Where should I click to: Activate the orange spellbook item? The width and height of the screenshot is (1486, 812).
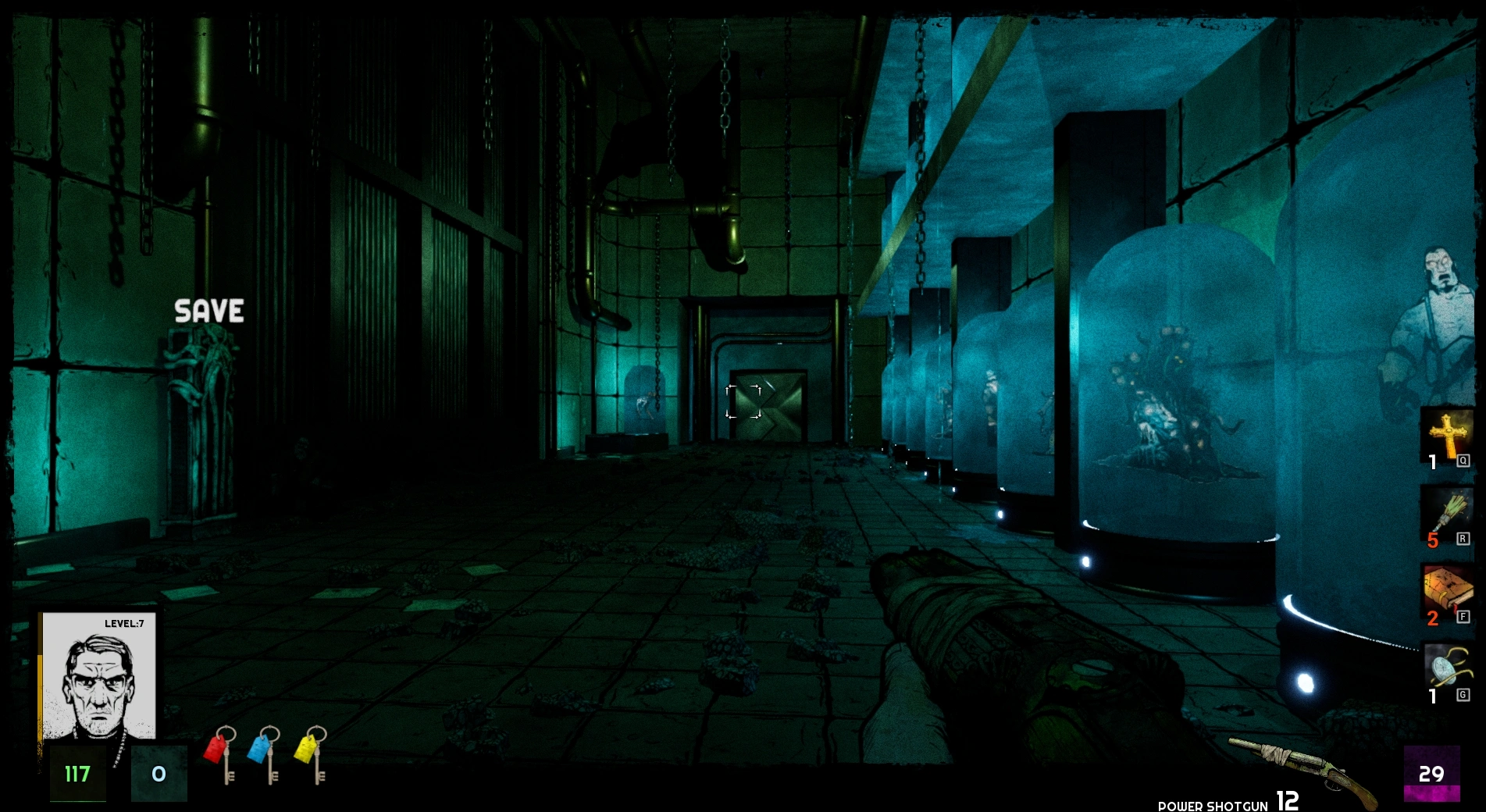1446,593
